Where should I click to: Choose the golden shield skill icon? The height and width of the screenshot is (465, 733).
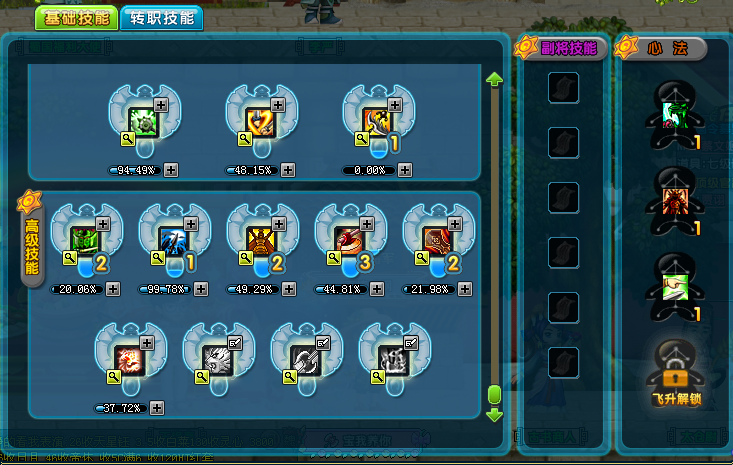(261, 122)
